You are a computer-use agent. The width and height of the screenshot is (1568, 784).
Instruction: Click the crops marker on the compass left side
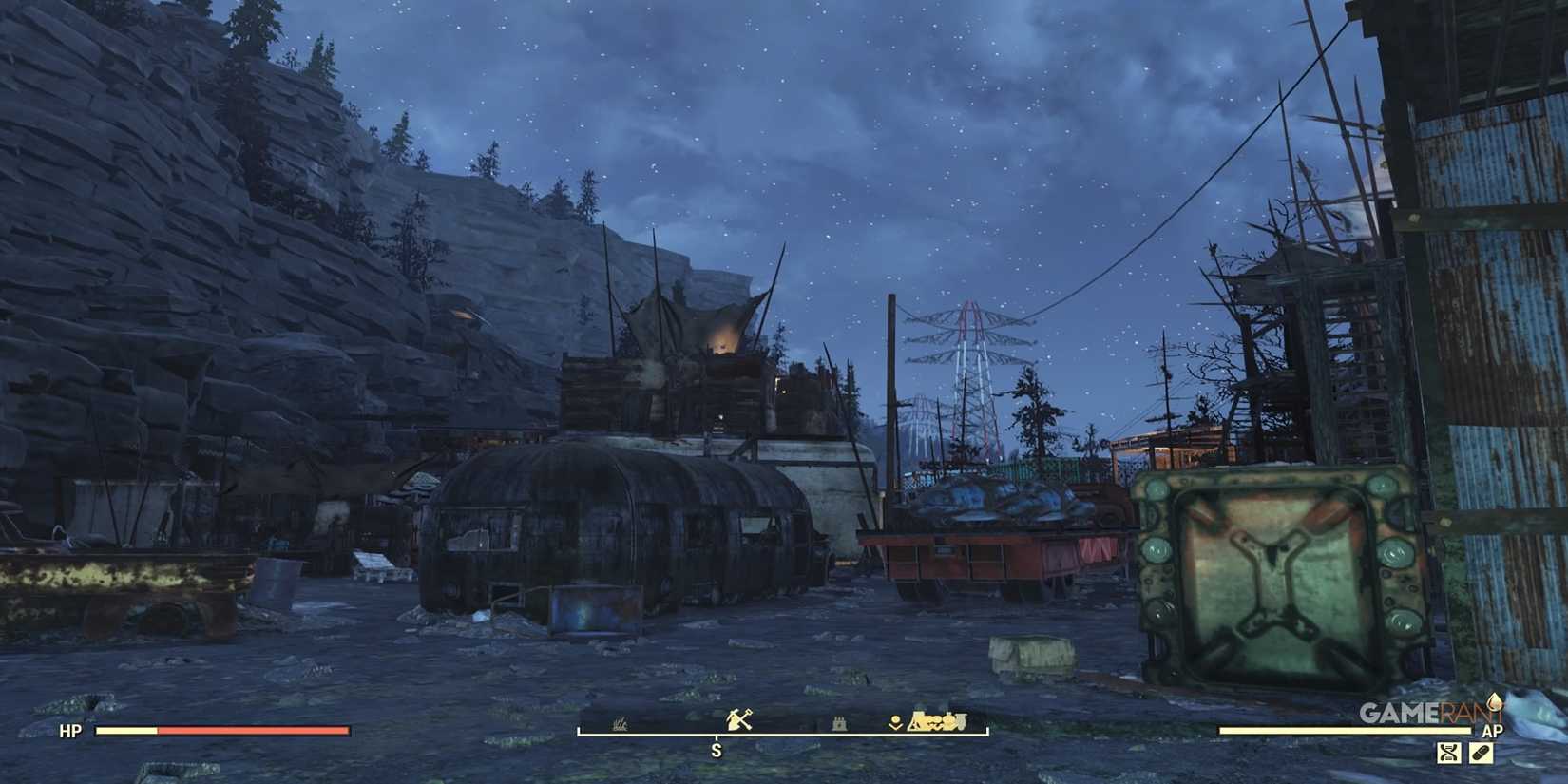point(619,722)
